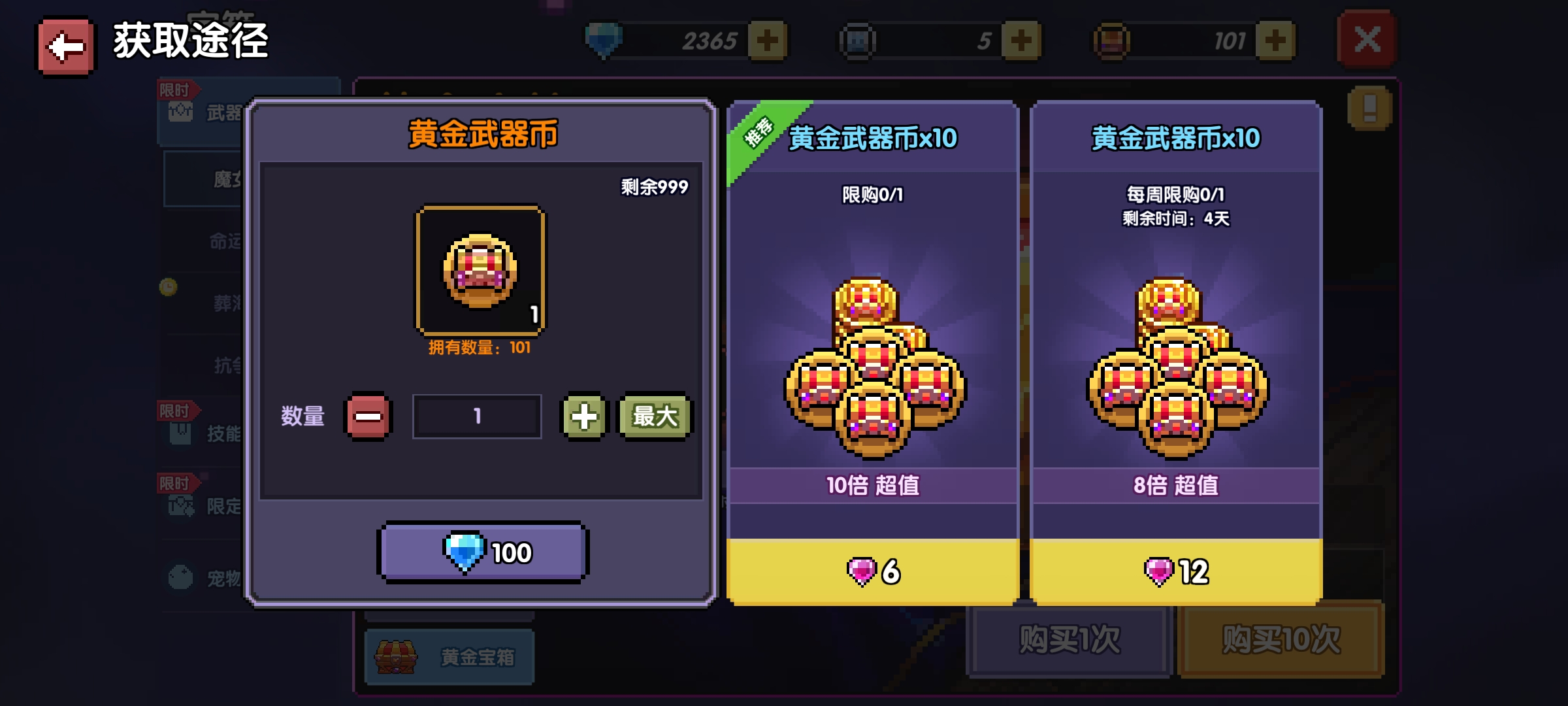Open the yellow exclamation info button
1568x706 pixels.
tap(1369, 108)
